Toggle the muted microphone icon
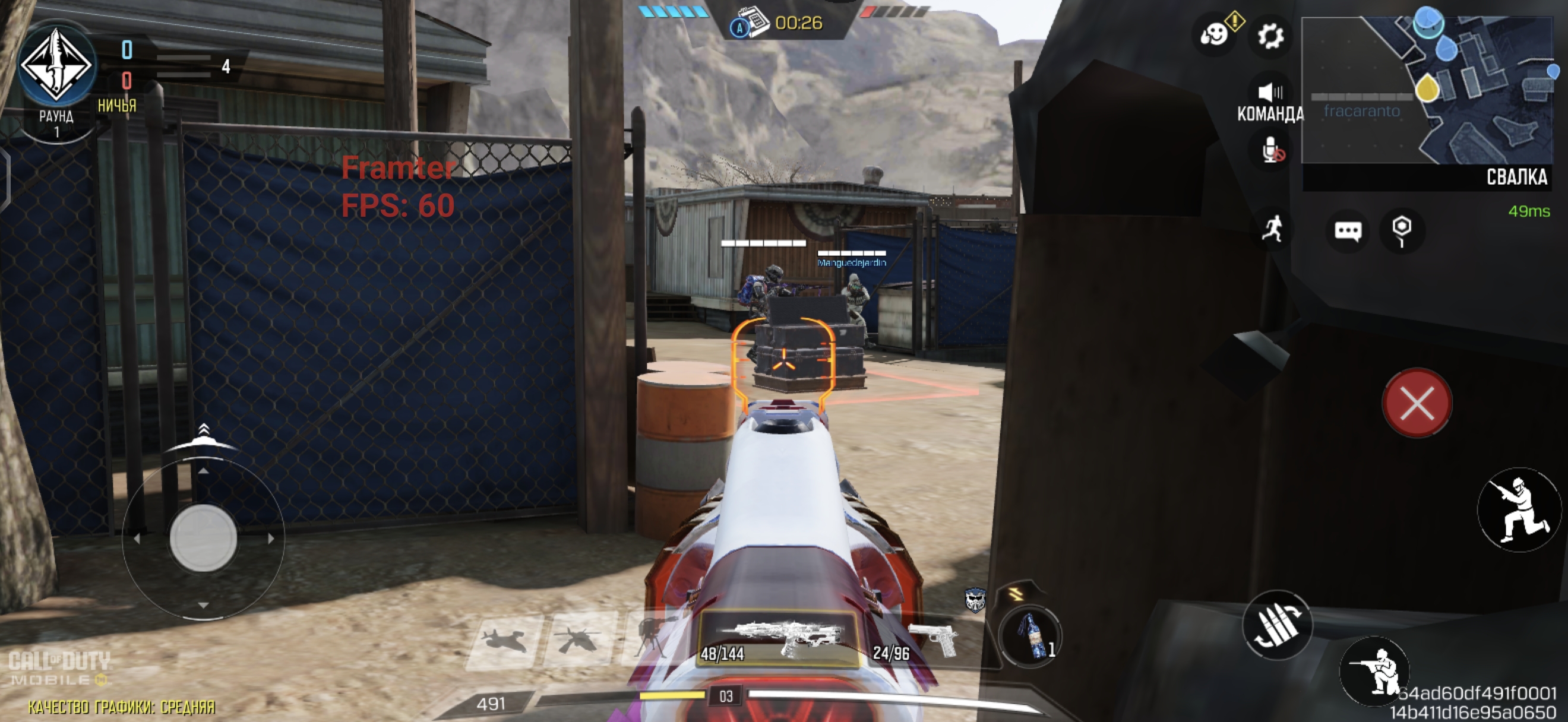Image resolution: width=1568 pixels, height=722 pixels. click(1272, 150)
